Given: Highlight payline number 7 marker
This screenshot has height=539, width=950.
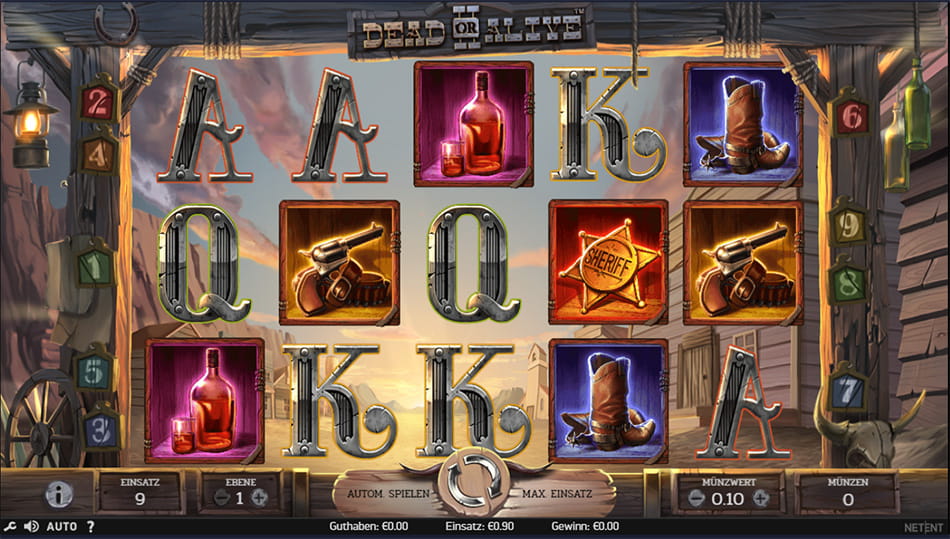Looking at the screenshot, I should 850,387.
